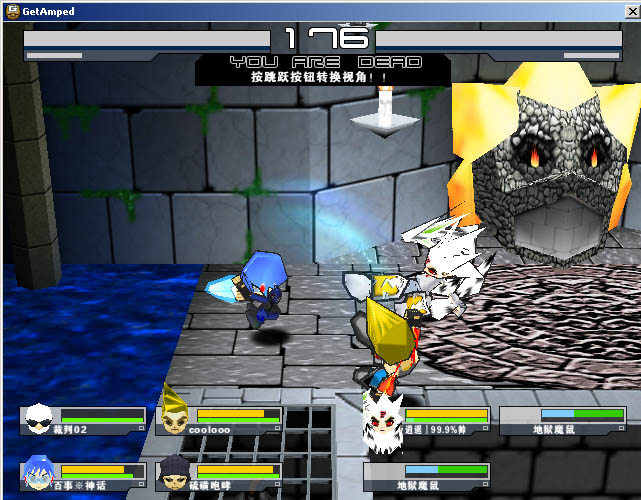Click the 逍遥|99.9%帅 white-haired portrait

point(384,416)
